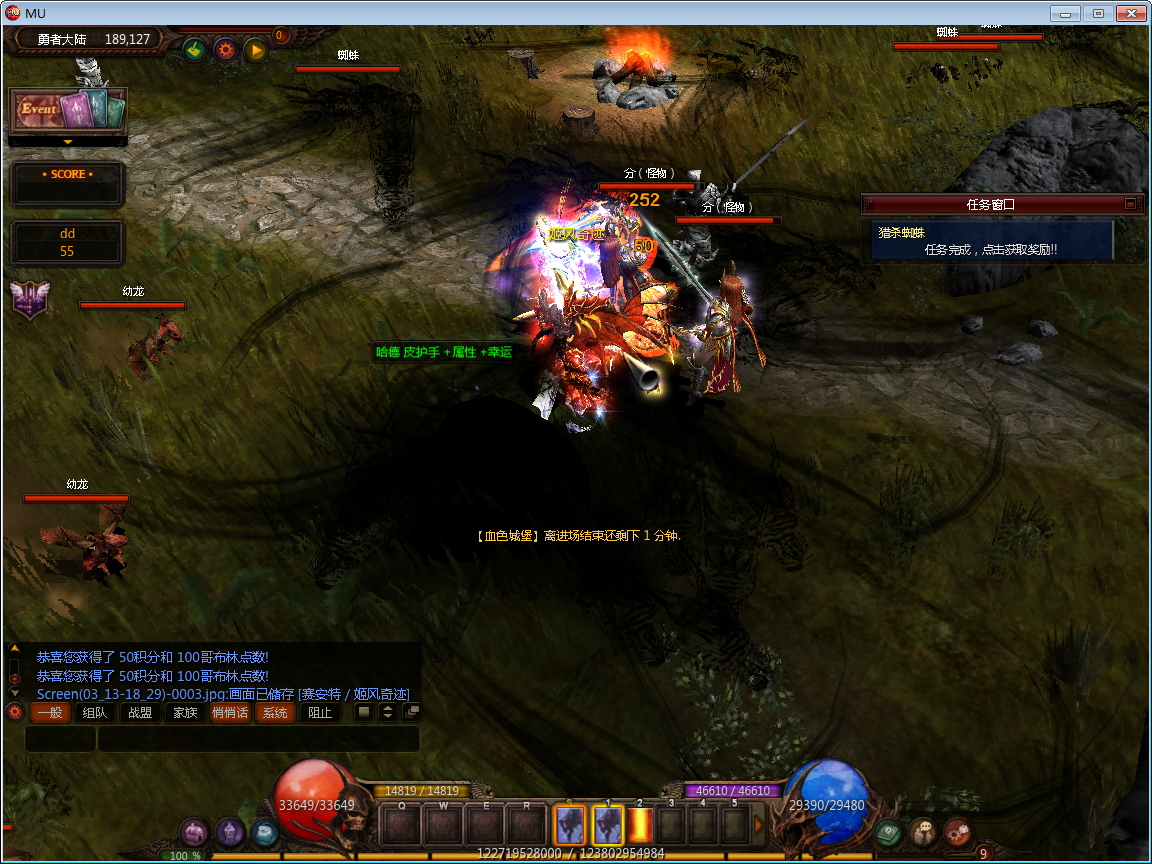The image size is (1152, 864).
Task: Start the helper with the yellow play button
Action: tap(256, 49)
